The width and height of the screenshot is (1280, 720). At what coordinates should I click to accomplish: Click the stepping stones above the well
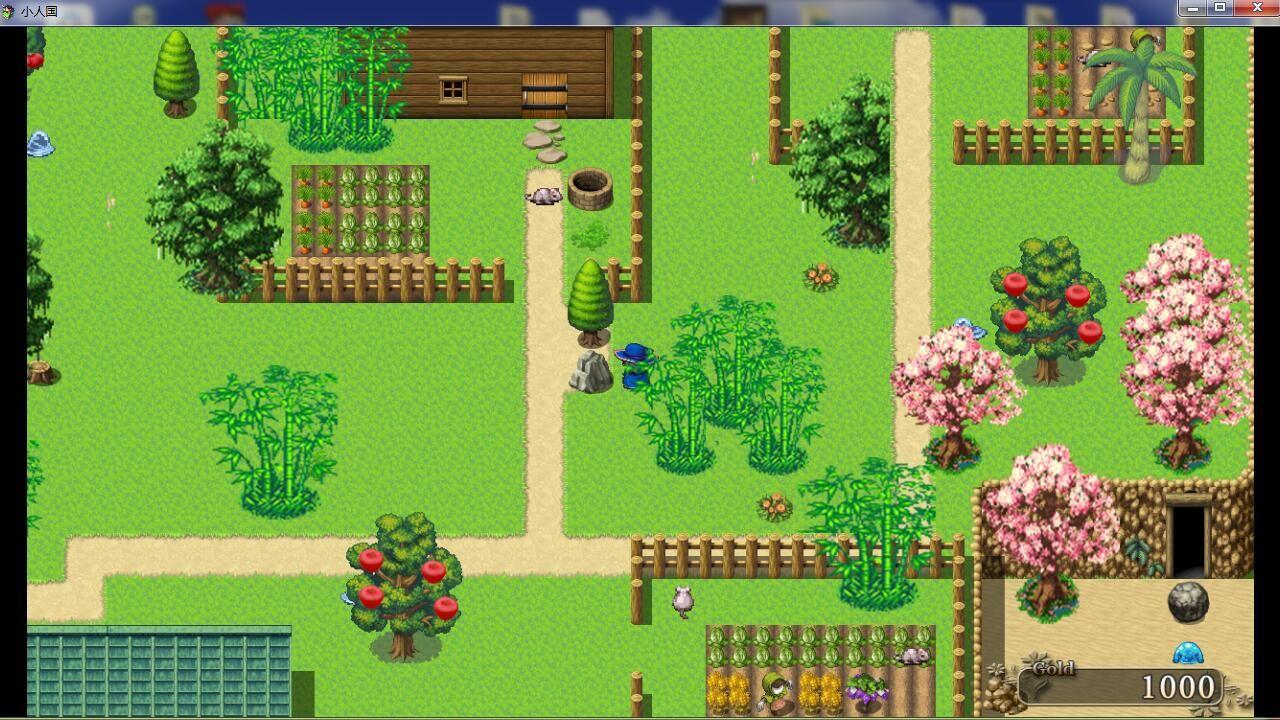pyautogui.click(x=543, y=141)
